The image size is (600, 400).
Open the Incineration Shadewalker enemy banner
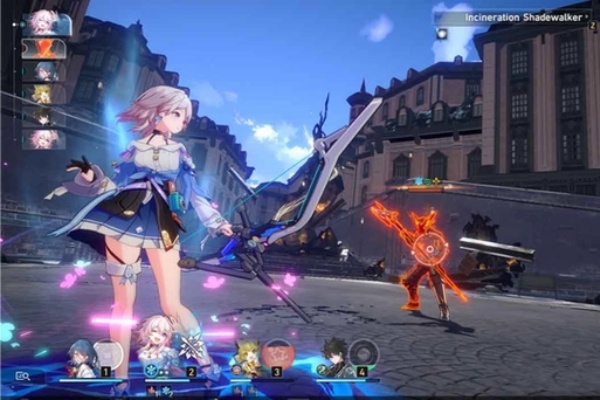(x=512, y=17)
